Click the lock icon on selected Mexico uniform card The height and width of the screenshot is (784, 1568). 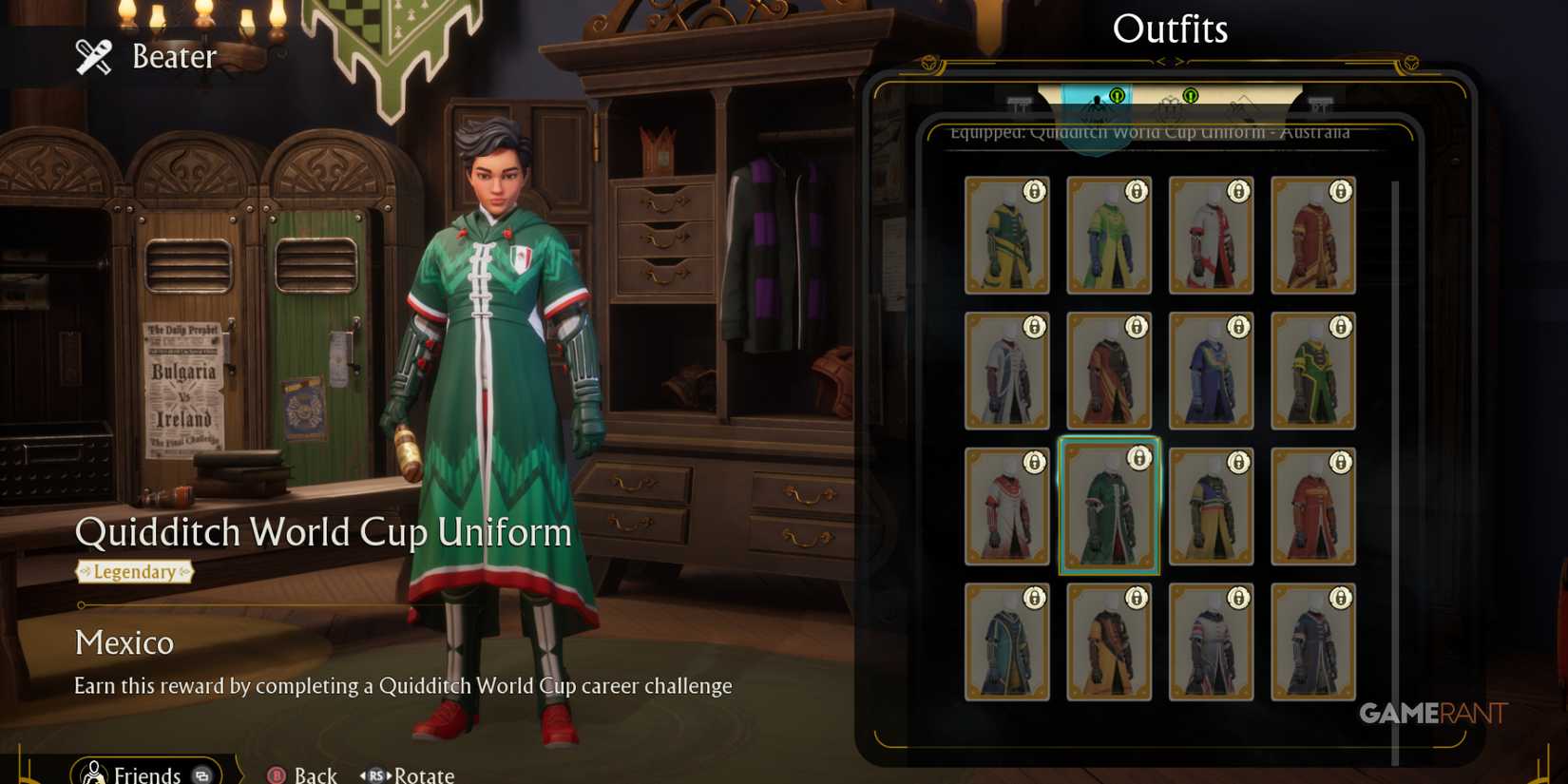point(1138,458)
